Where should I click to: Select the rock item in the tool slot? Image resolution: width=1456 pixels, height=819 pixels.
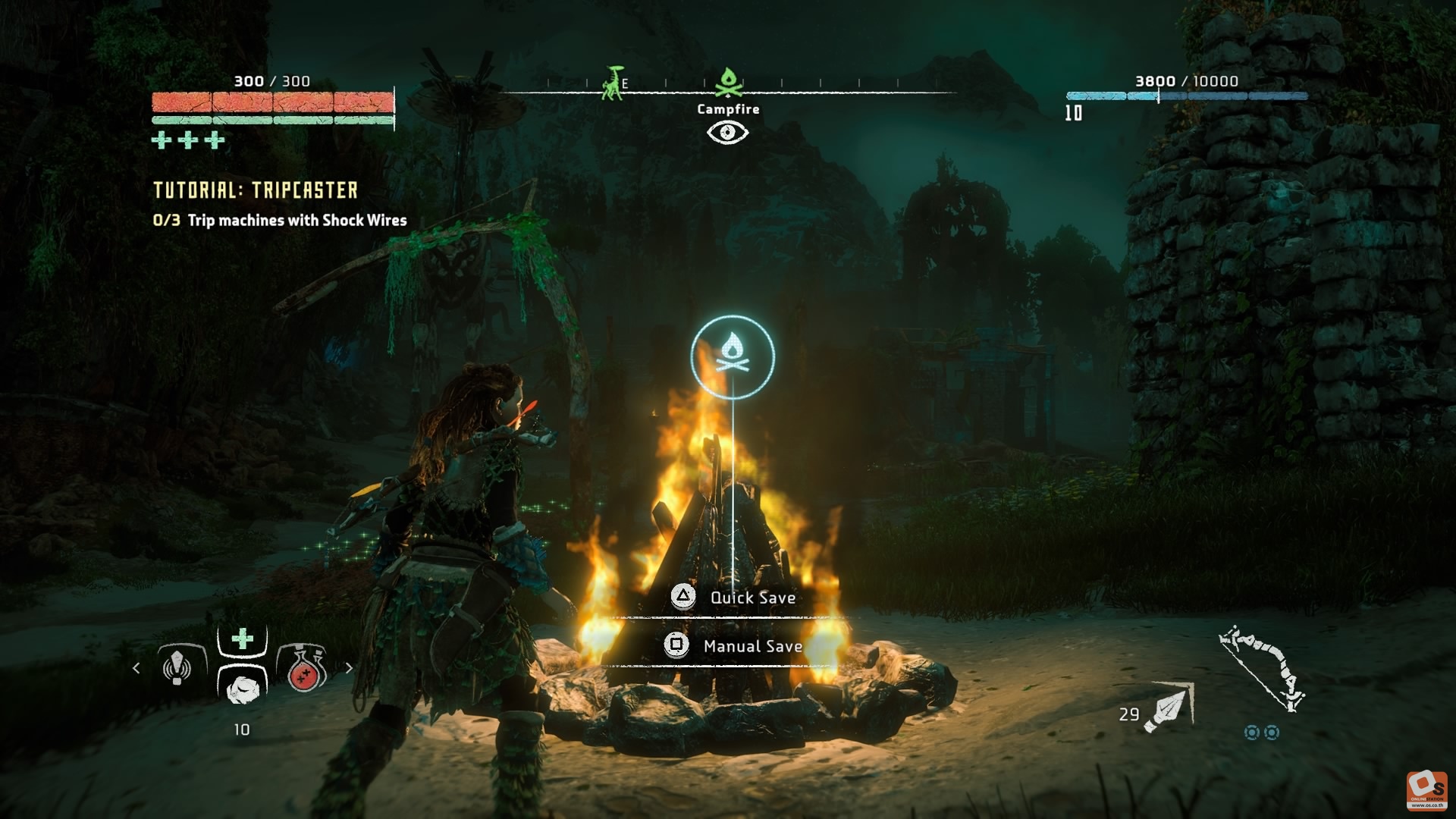click(x=243, y=688)
